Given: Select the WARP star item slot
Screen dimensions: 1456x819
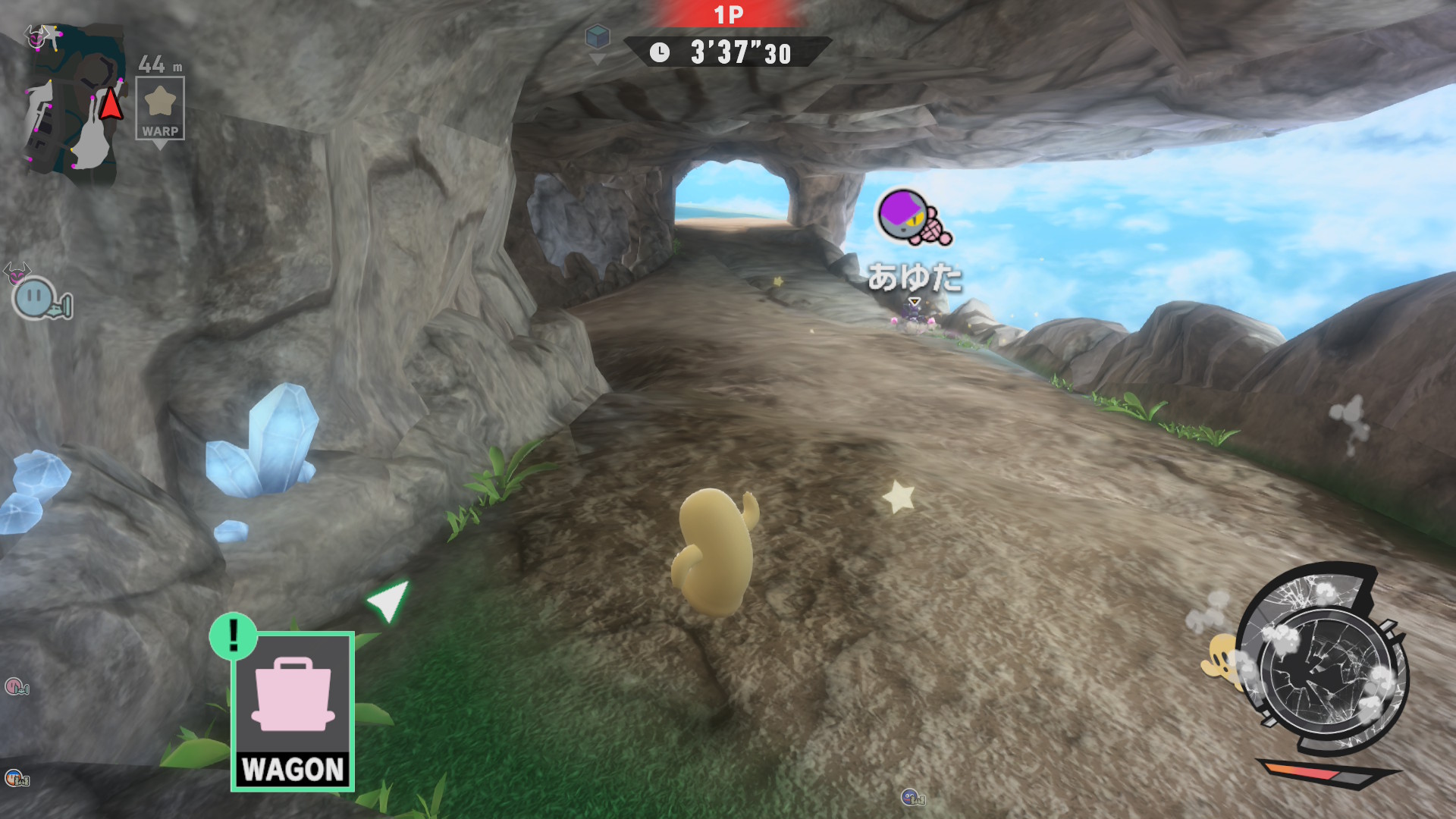Looking at the screenshot, I should tap(160, 108).
